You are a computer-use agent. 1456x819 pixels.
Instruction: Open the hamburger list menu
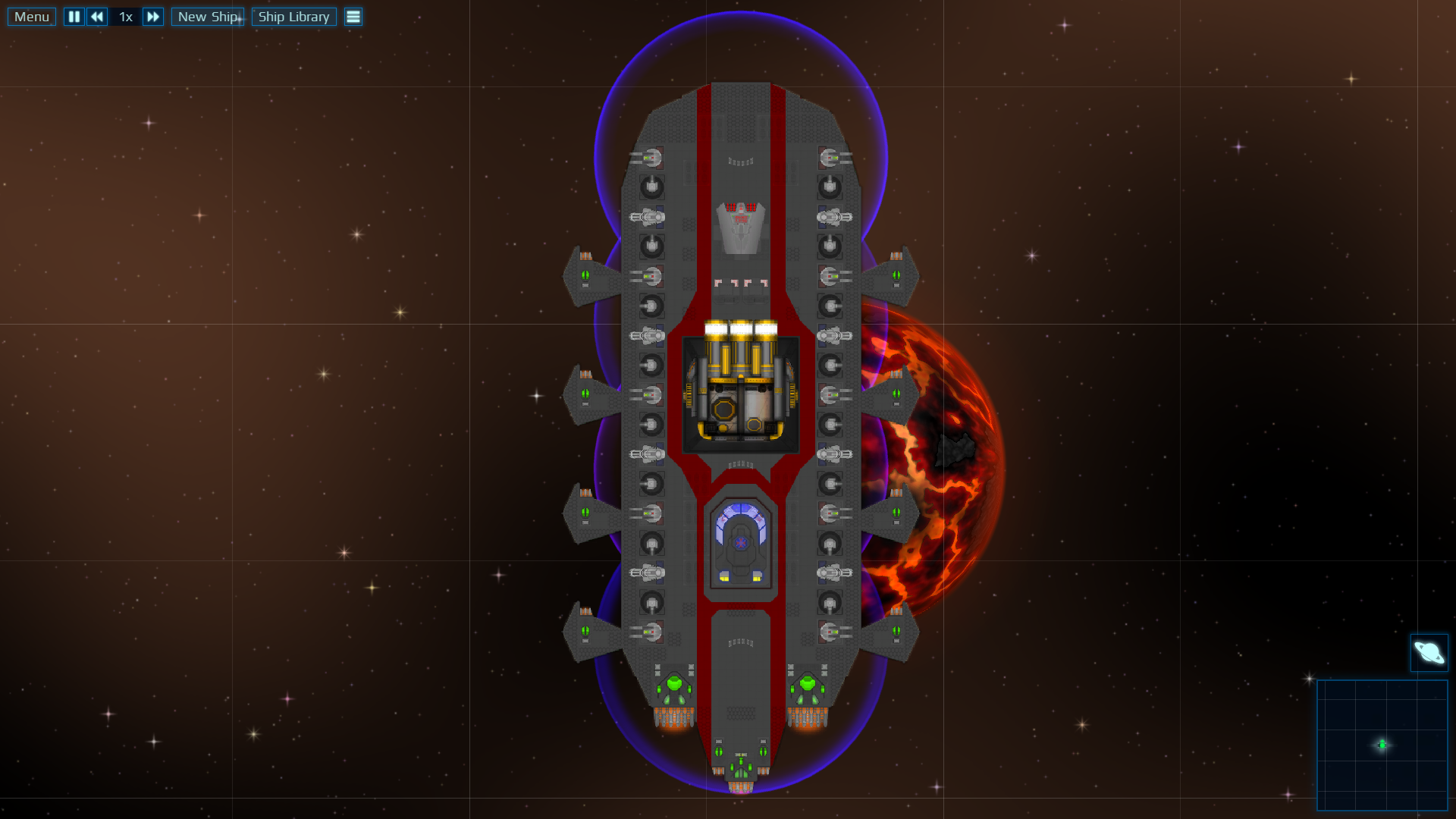tap(353, 17)
